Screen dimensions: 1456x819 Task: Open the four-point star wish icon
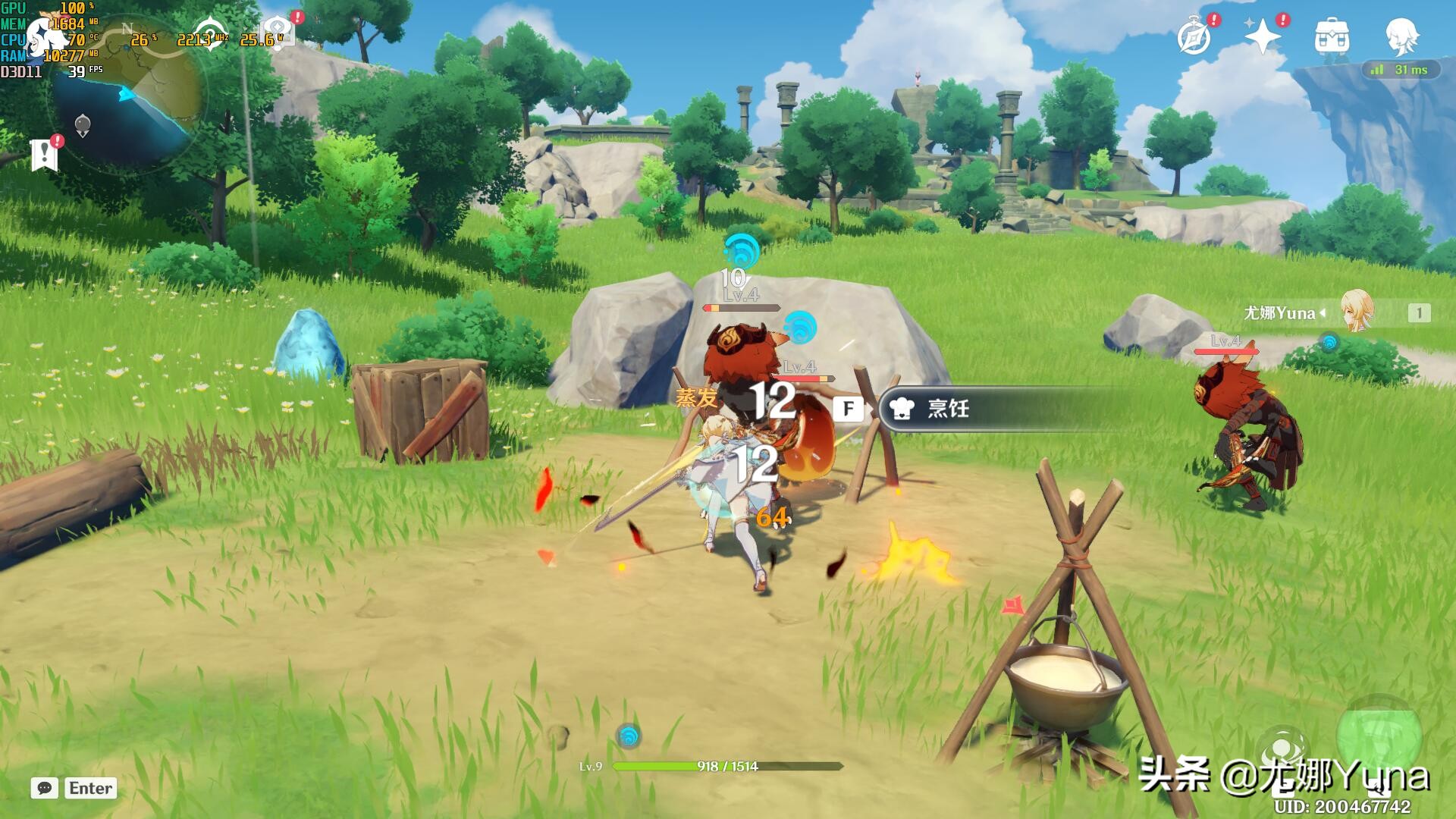pos(1263,36)
